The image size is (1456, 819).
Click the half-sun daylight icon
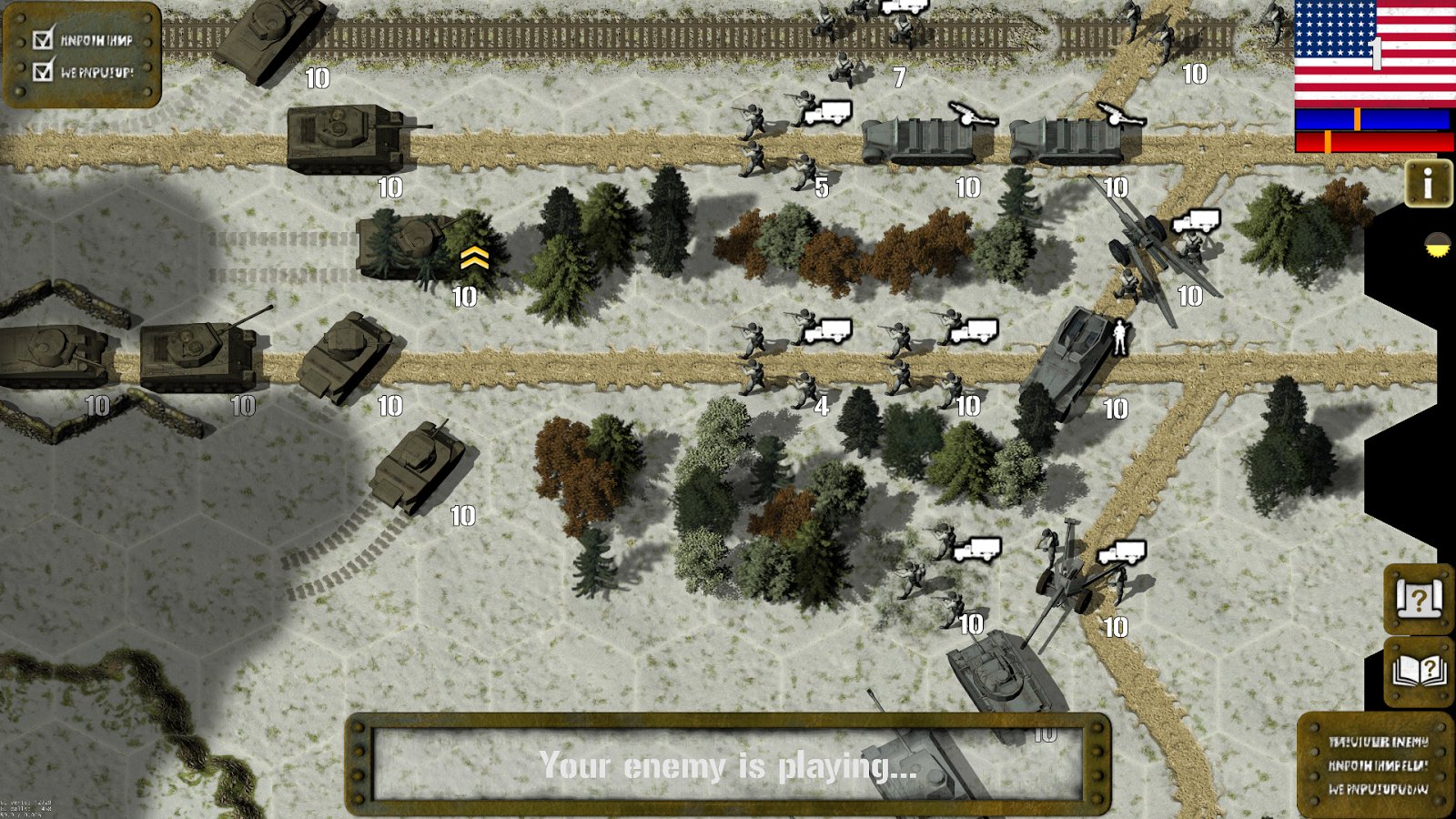(x=1437, y=244)
